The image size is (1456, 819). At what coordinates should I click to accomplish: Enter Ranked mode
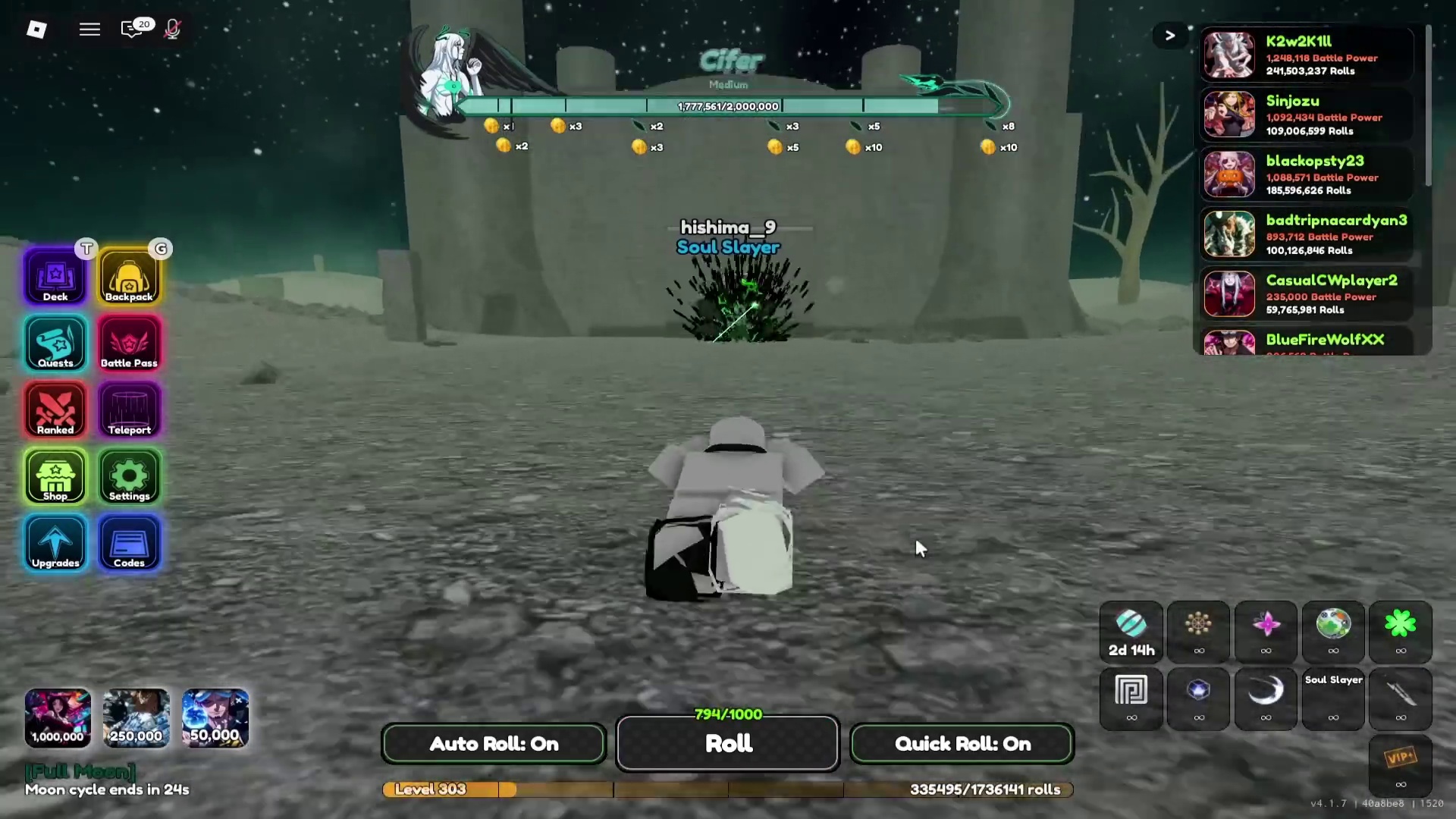tap(54, 409)
